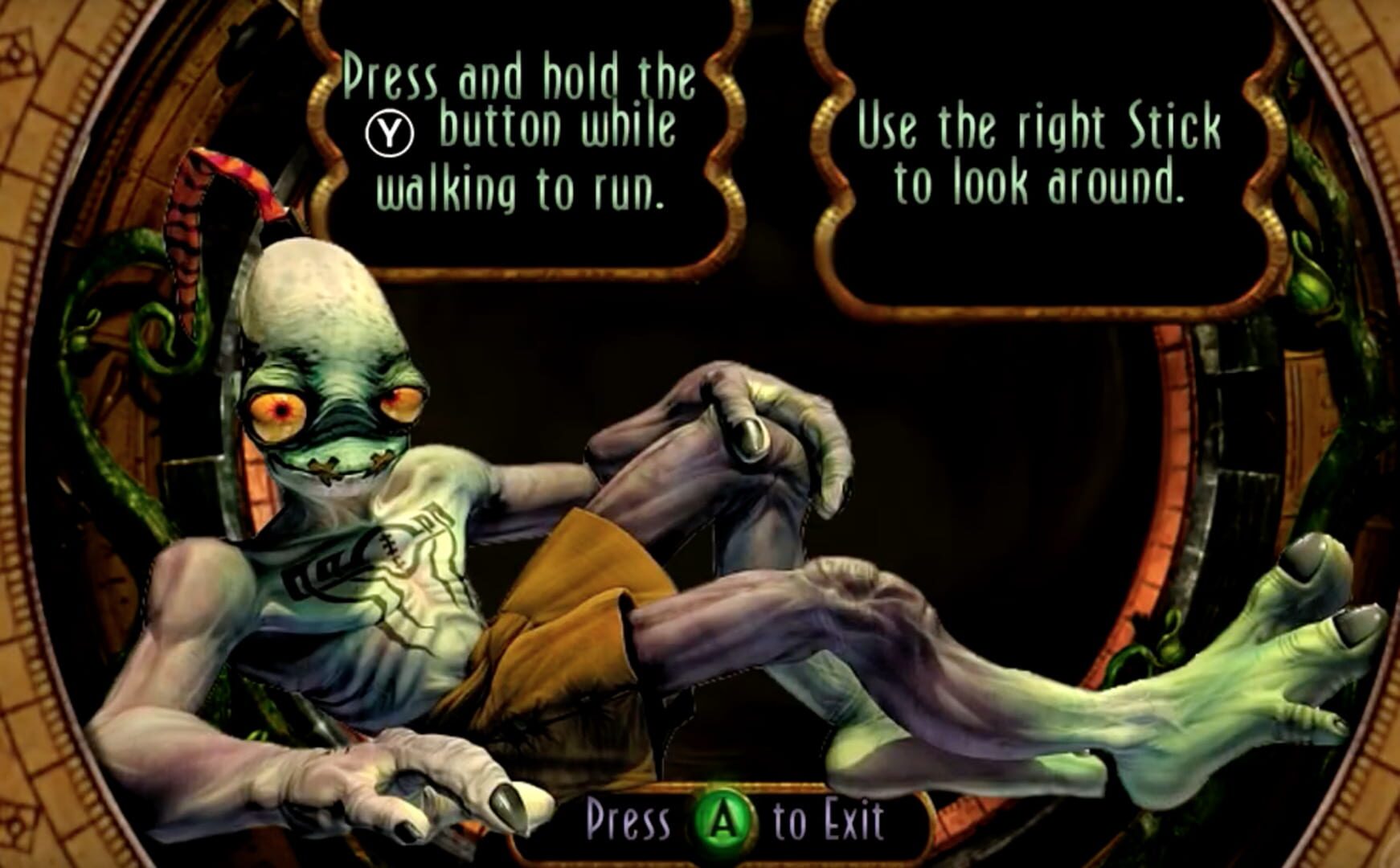Click the 'walking to run' text line
Viewport: 1400px width, 868px height.
coord(518,193)
